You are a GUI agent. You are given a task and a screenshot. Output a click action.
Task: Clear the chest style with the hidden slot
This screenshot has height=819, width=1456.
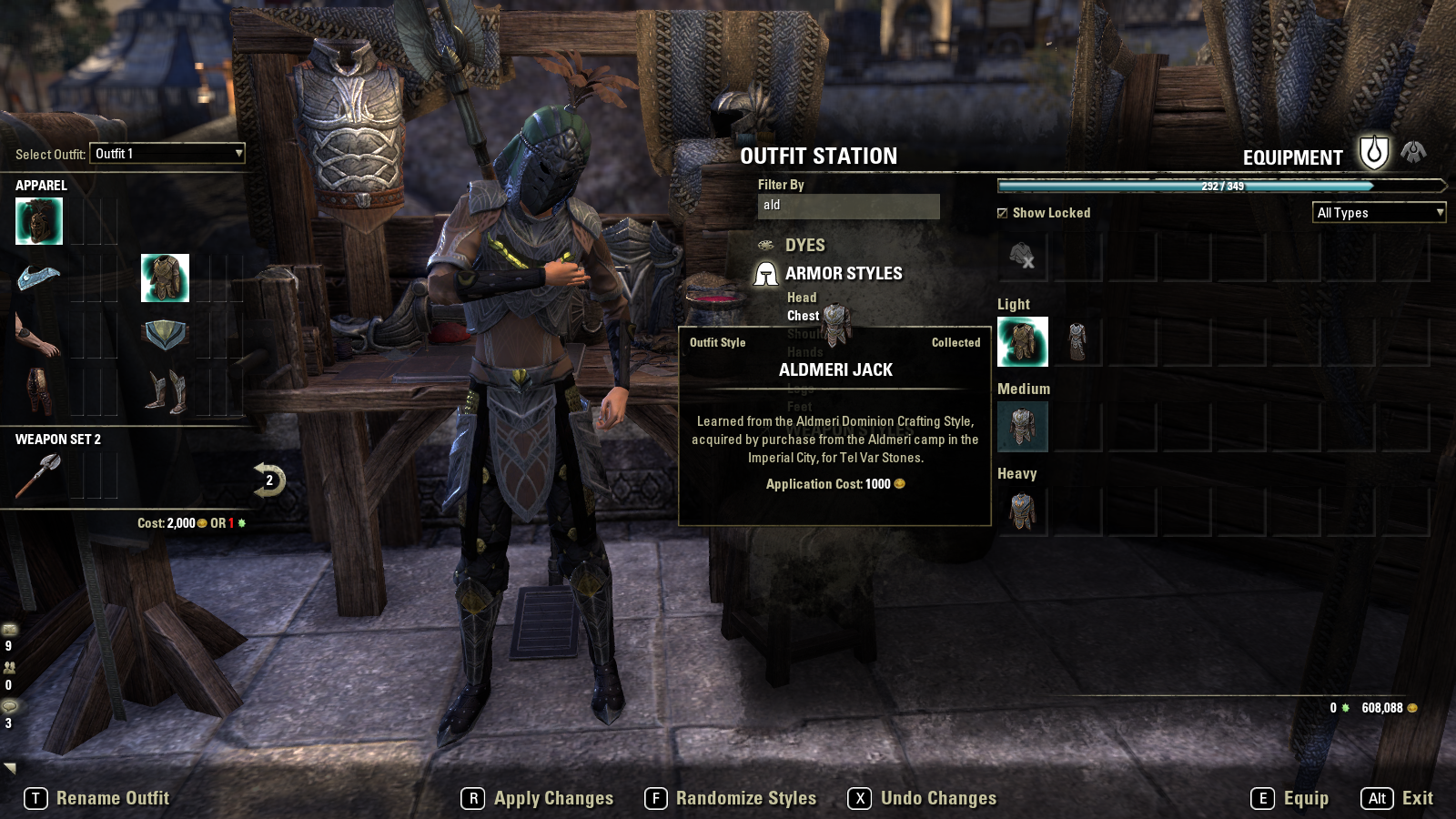coord(1023,257)
